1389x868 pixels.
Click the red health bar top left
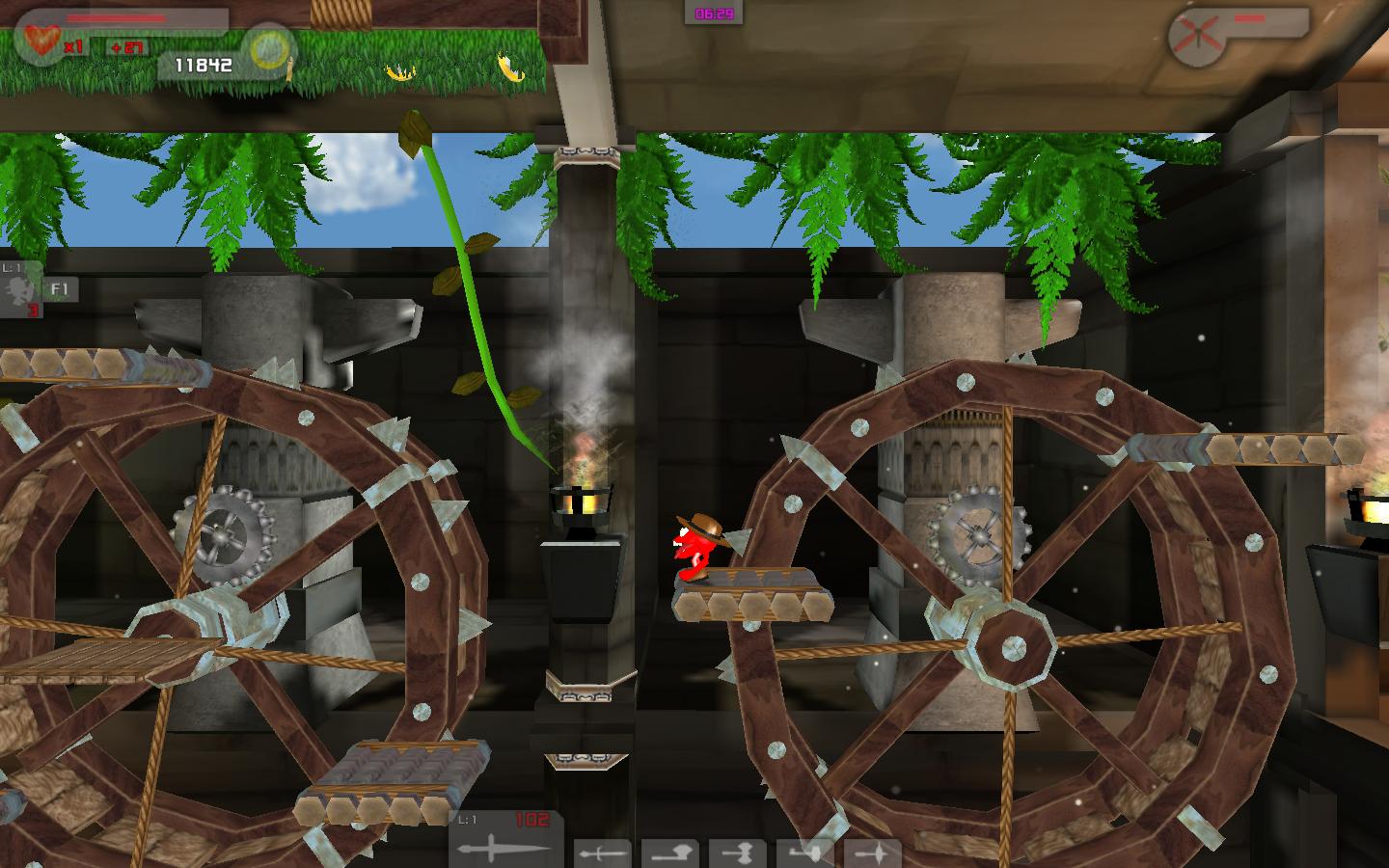tap(115, 17)
